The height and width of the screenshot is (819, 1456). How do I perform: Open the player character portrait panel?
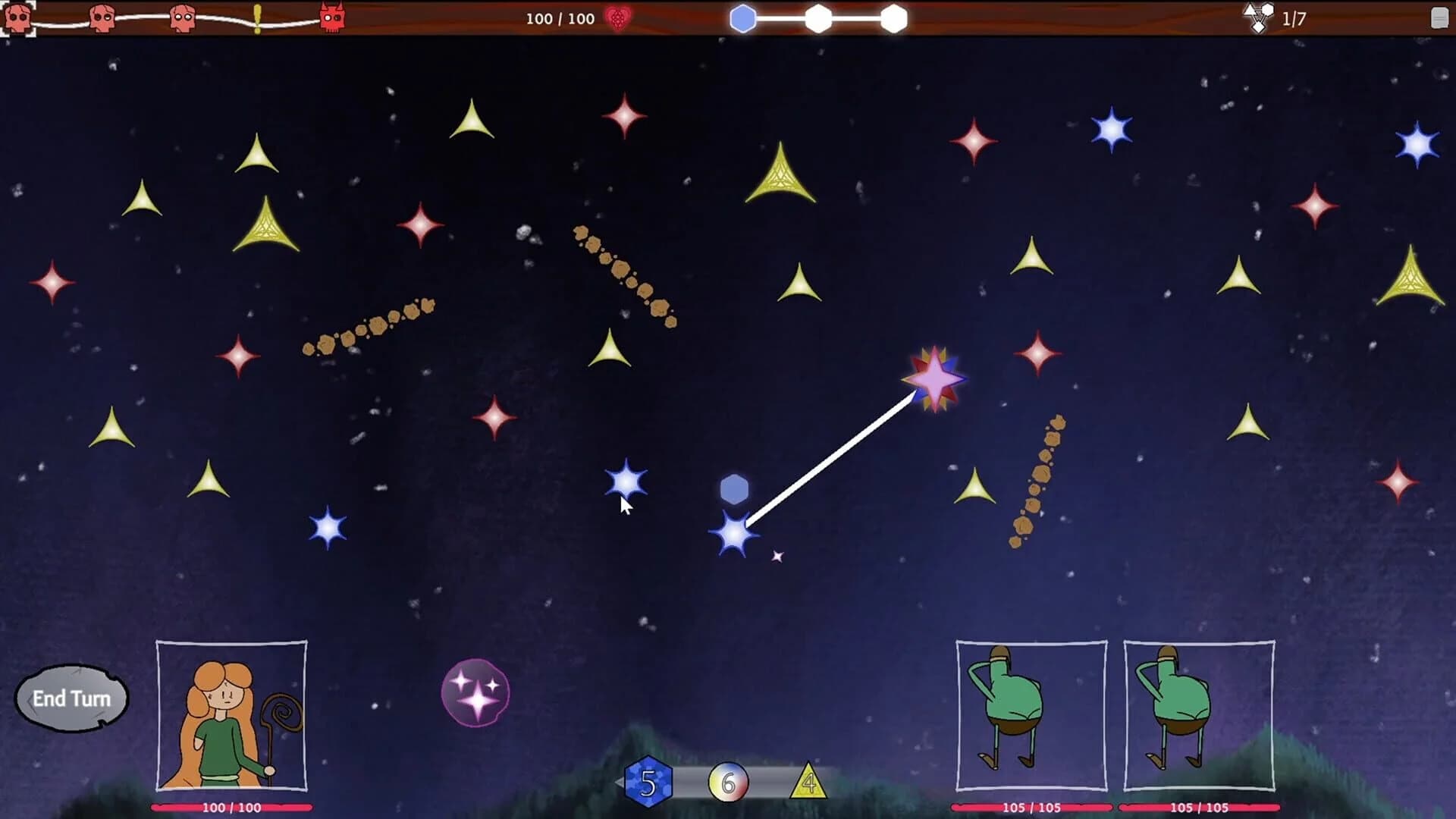pyautogui.click(x=230, y=717)
